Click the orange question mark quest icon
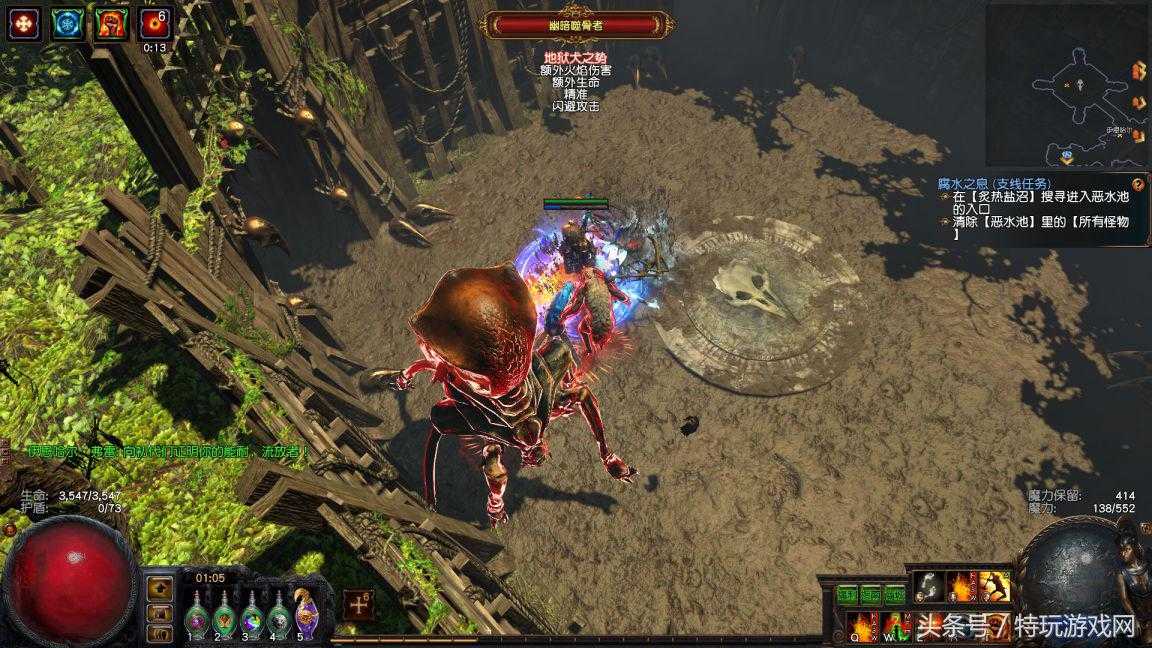This screenshot has width=1152, height=648. point(1139,185)
